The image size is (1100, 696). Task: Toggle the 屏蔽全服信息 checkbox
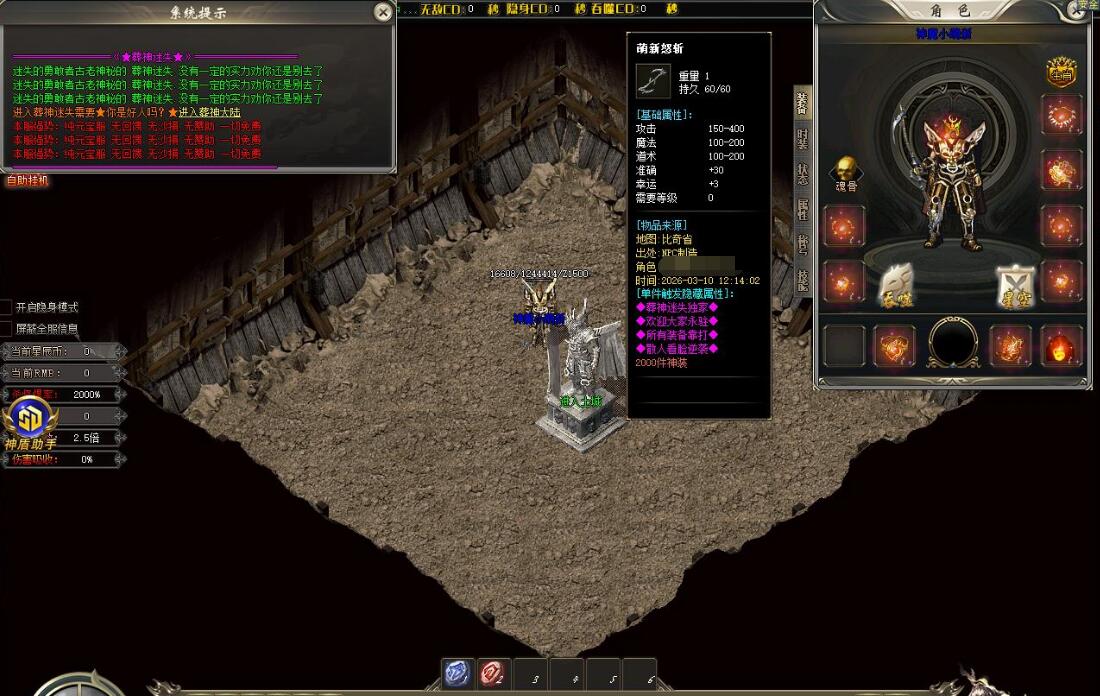coord(7,328)
